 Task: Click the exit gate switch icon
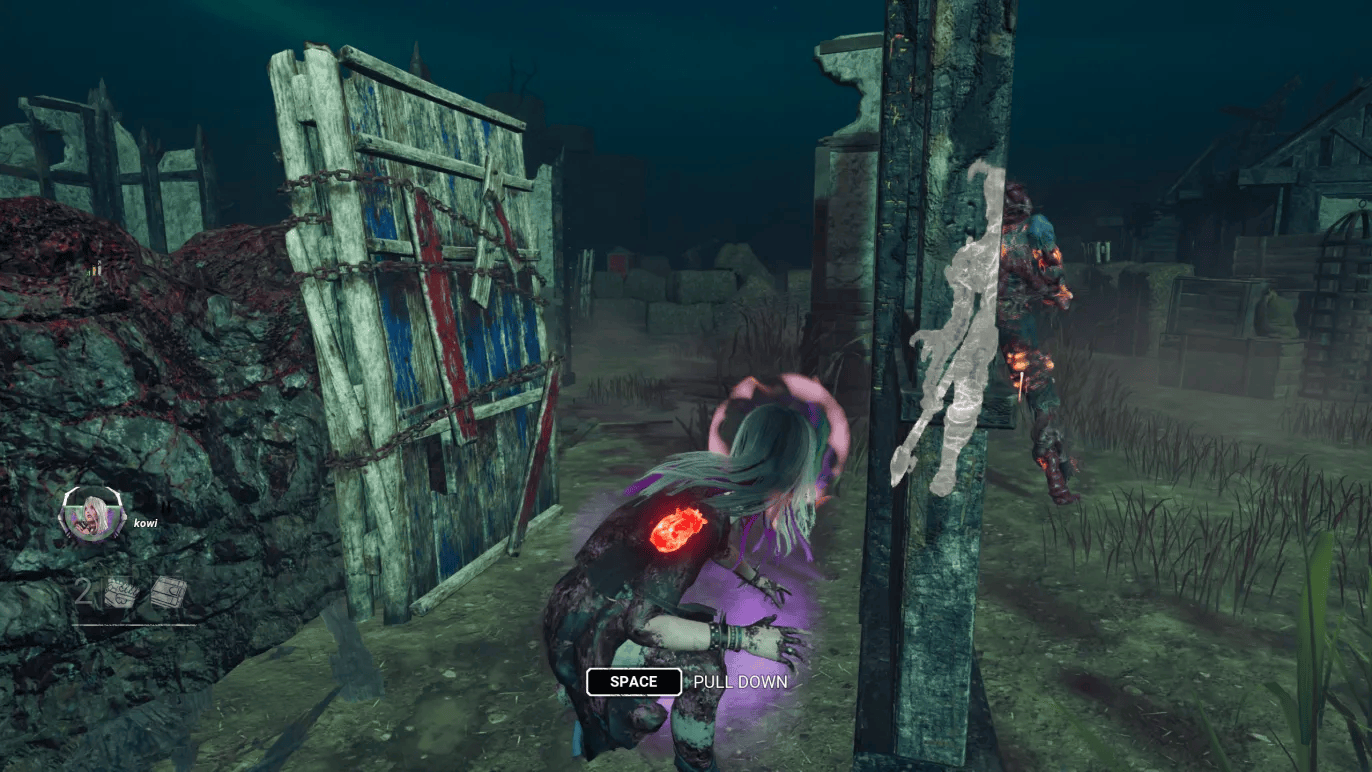168,594
